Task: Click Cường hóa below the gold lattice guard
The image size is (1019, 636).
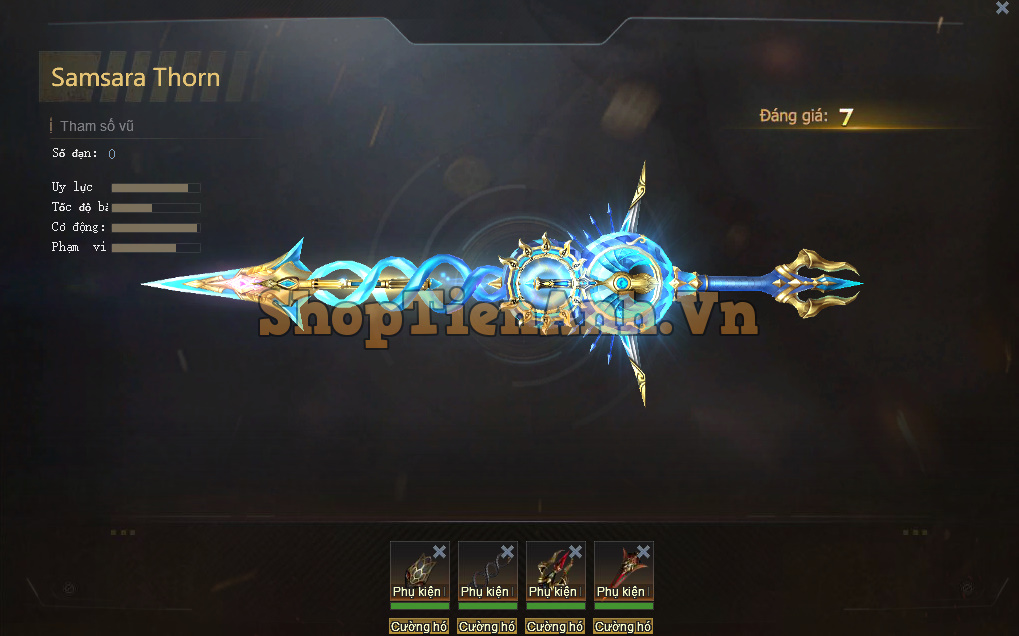Action: (x=419, y=627)
